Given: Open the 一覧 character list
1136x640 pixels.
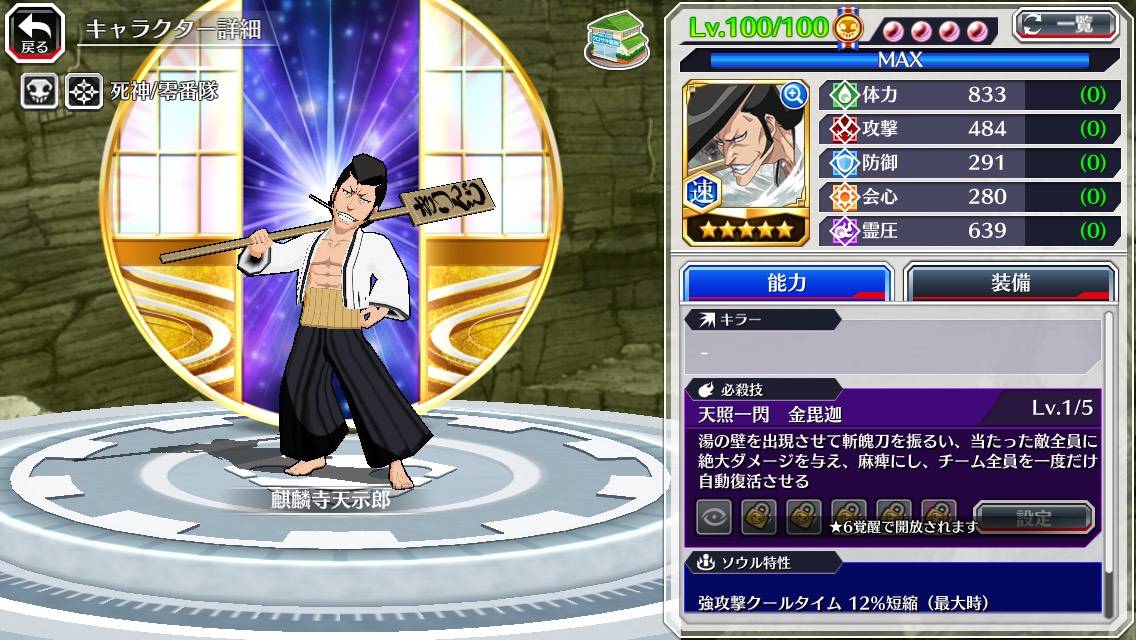Looking at the screenshot, I should (x=1065, y=24).
